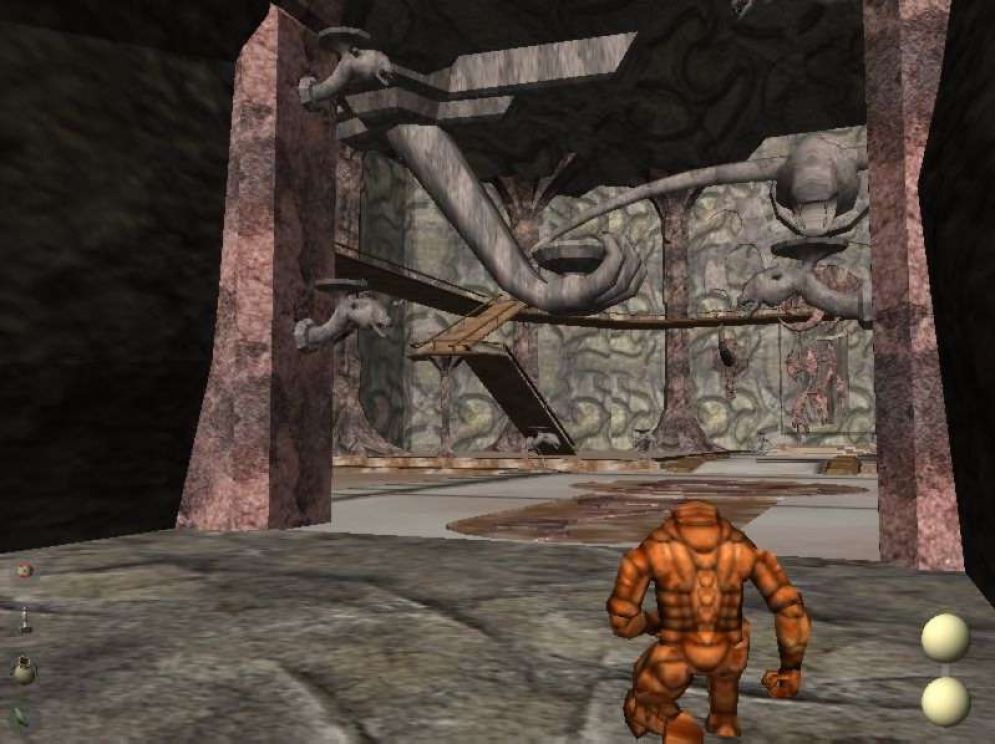Screen dimensions: 995x744
Task: Select the small white pawn-shaped item icon
Action: tap(25, 621)
